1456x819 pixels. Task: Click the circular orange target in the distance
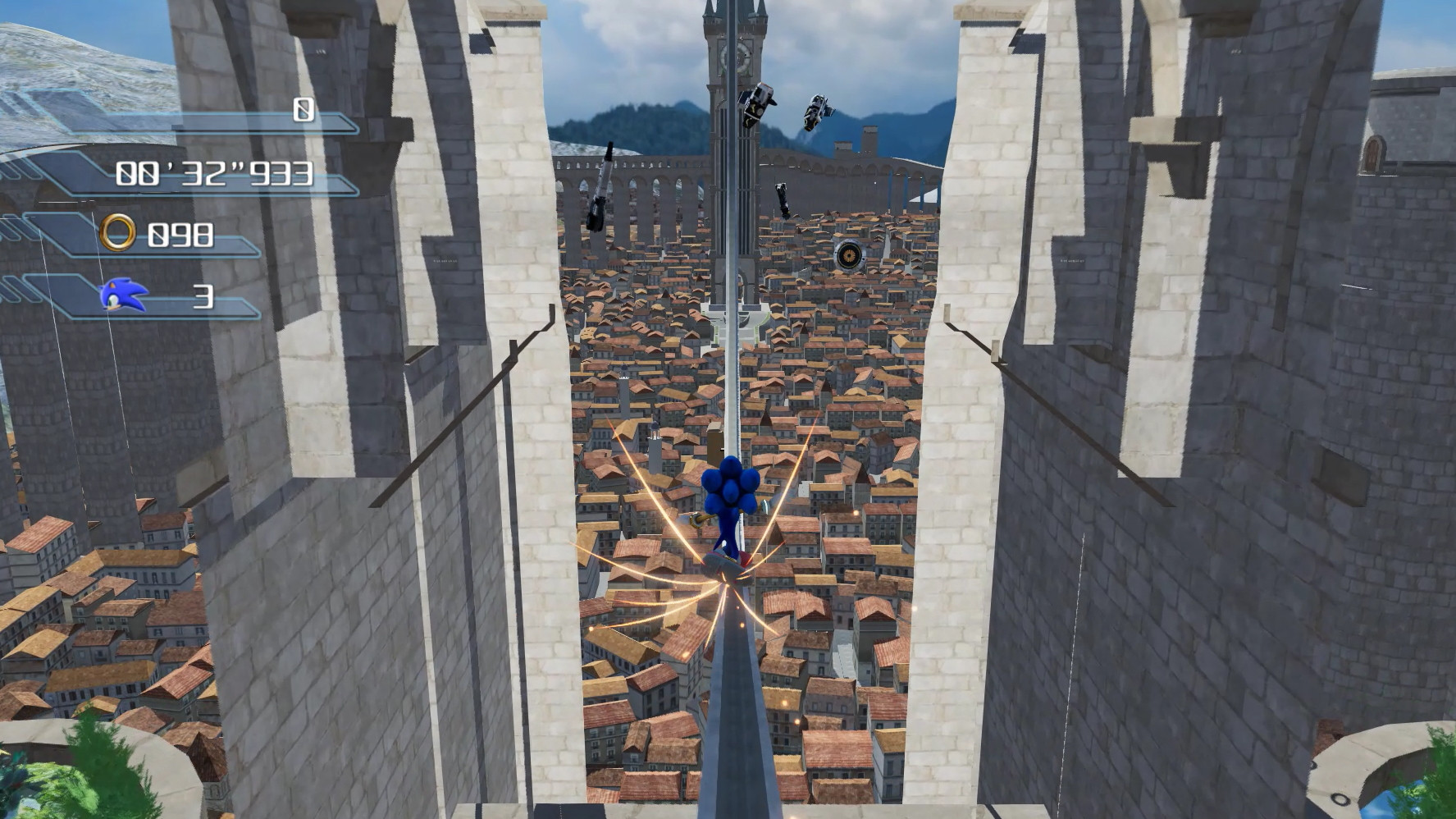[x=851, y=257]
